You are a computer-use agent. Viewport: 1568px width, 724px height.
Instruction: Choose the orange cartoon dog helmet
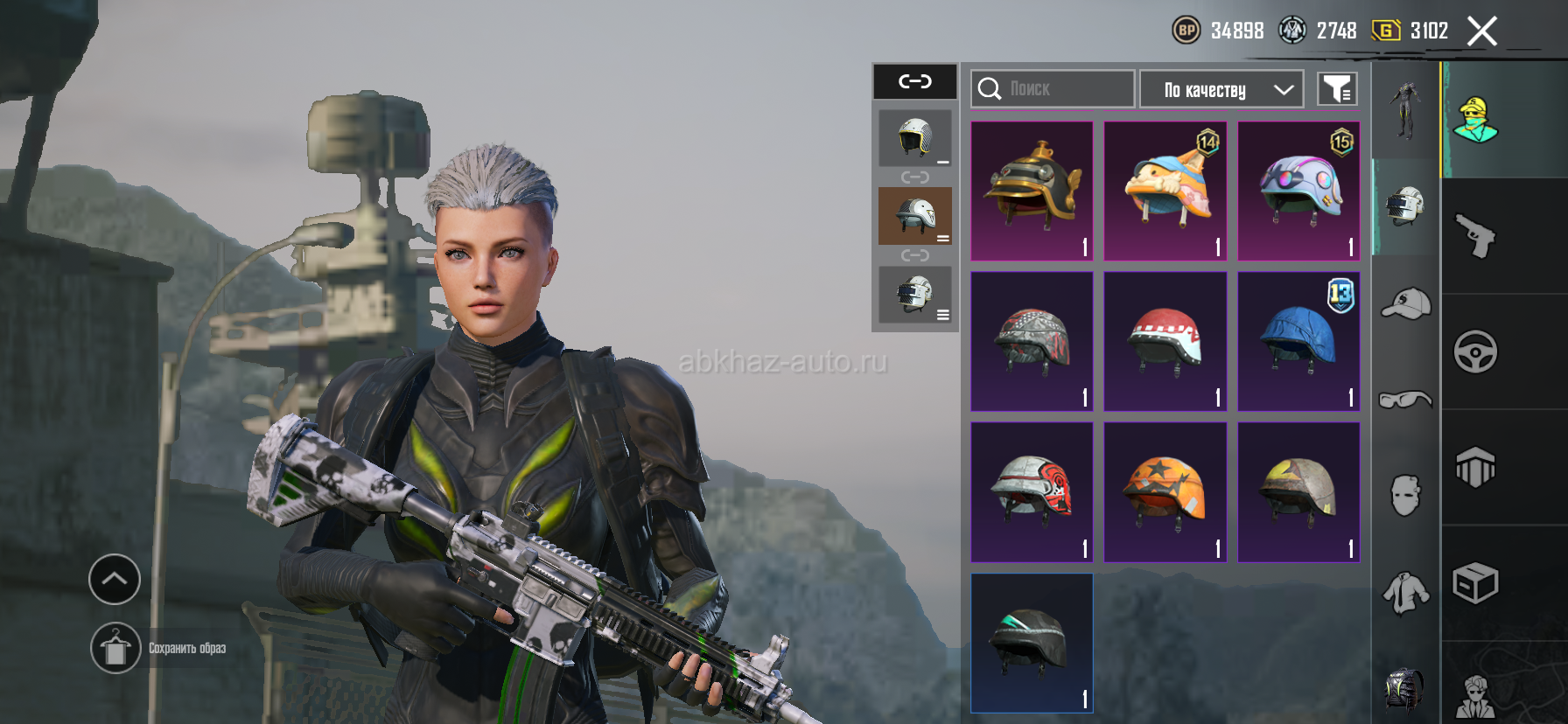tap(1165, 191)
